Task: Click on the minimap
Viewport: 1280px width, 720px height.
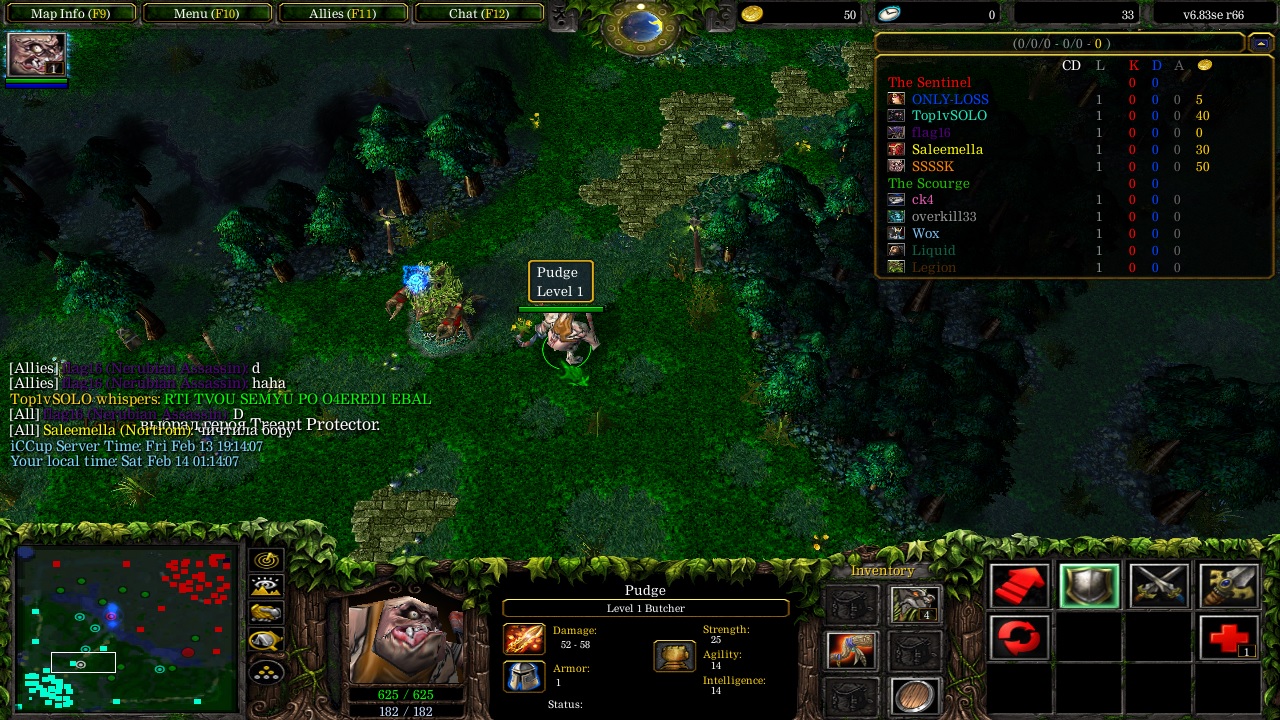Action: coord(125,628)
